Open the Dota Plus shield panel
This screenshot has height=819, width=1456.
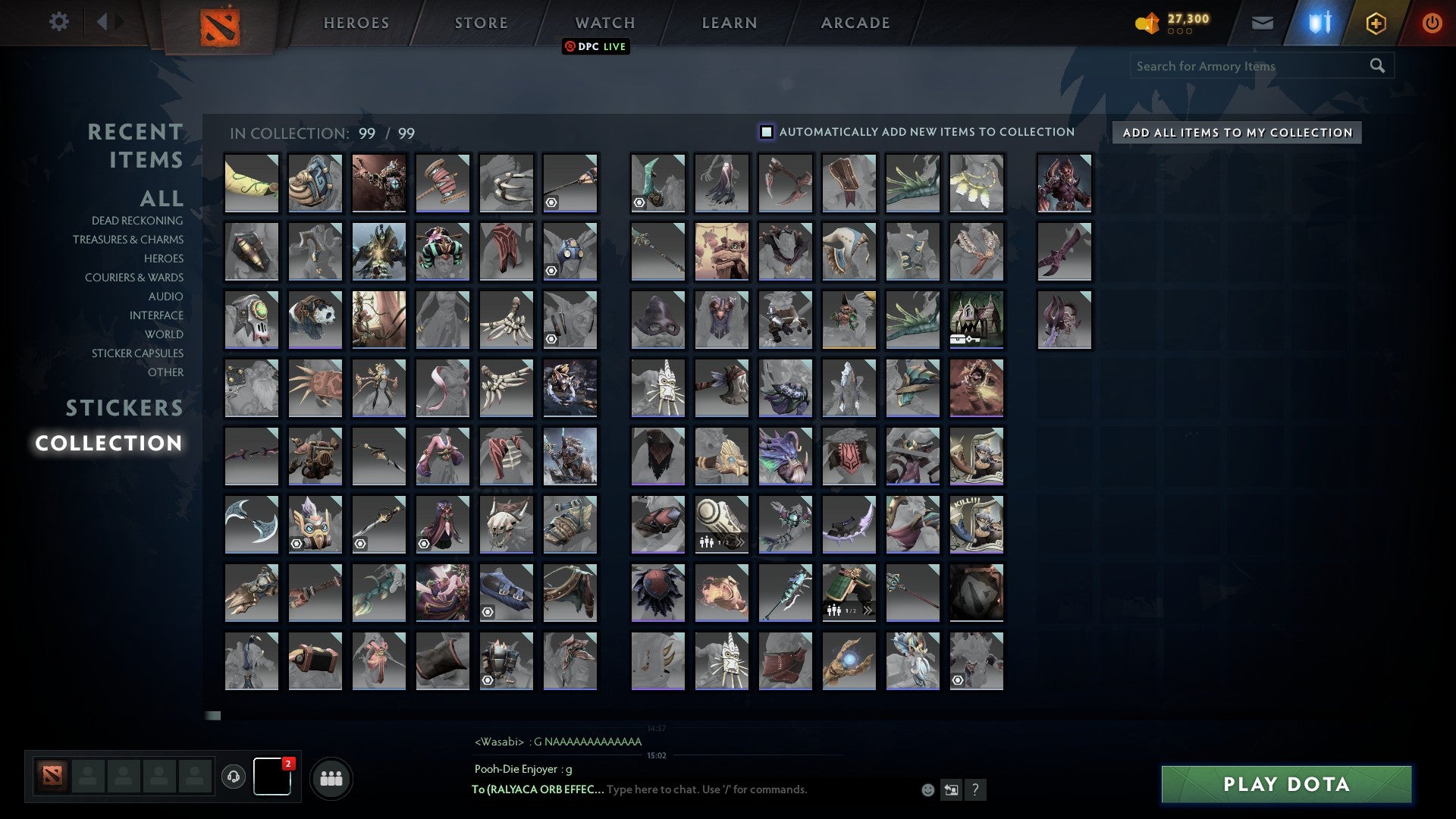click(1319, 22)
